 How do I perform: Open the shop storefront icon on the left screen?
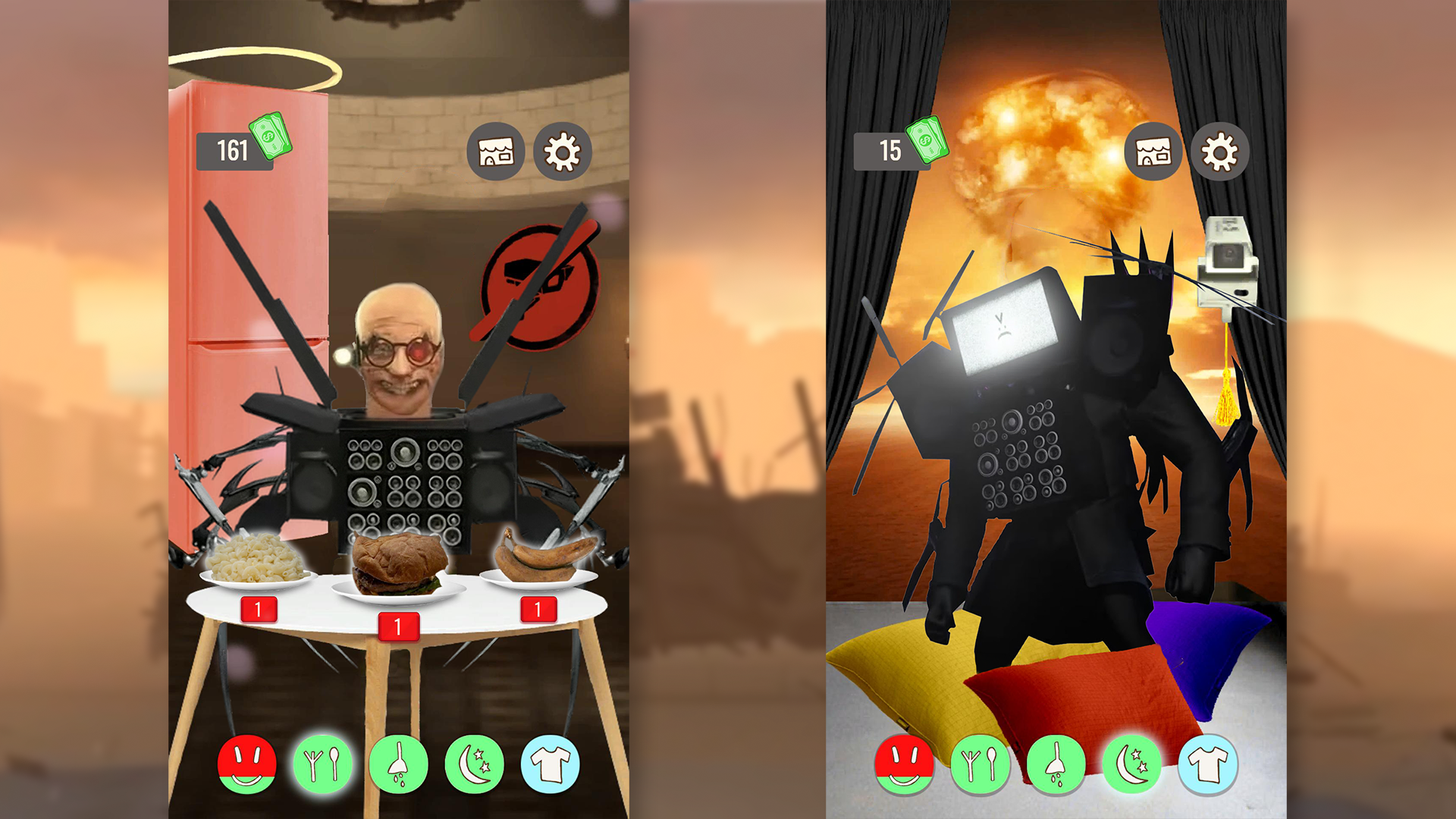point(495,151)
